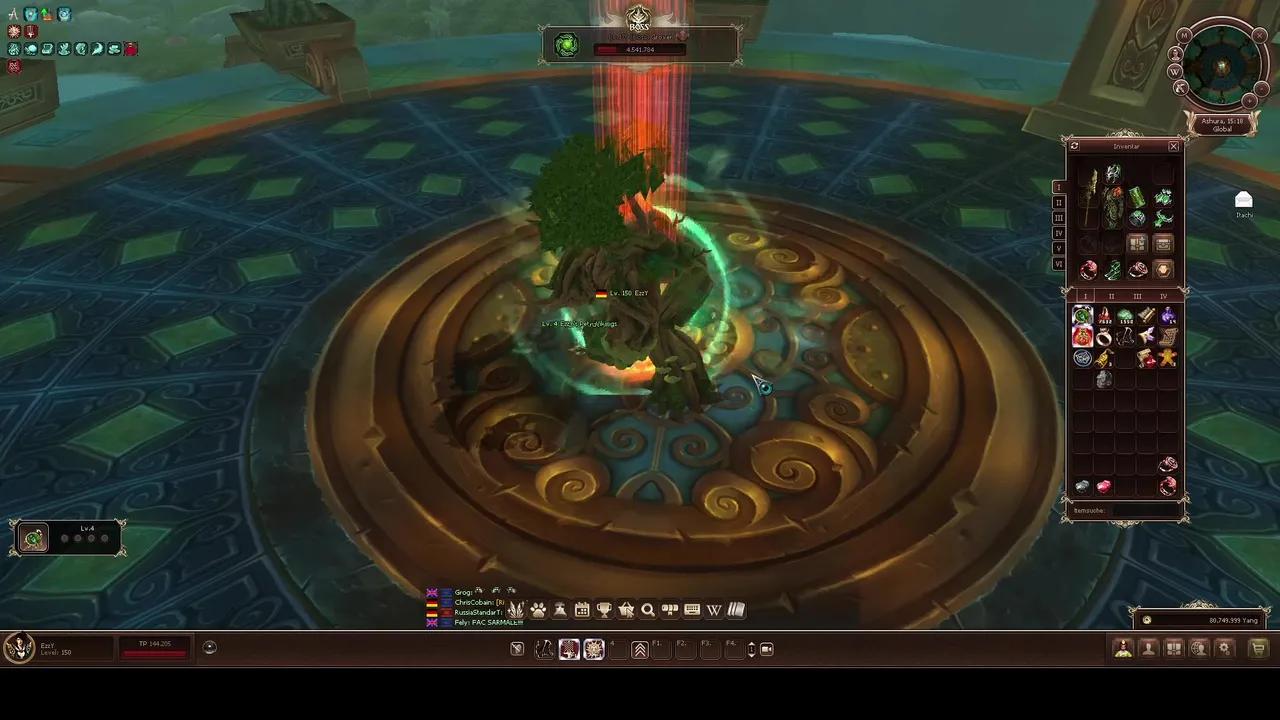Click the refresh arrows on the Inventar window header
1280x720 pixels.
(x=1073, y=146)
